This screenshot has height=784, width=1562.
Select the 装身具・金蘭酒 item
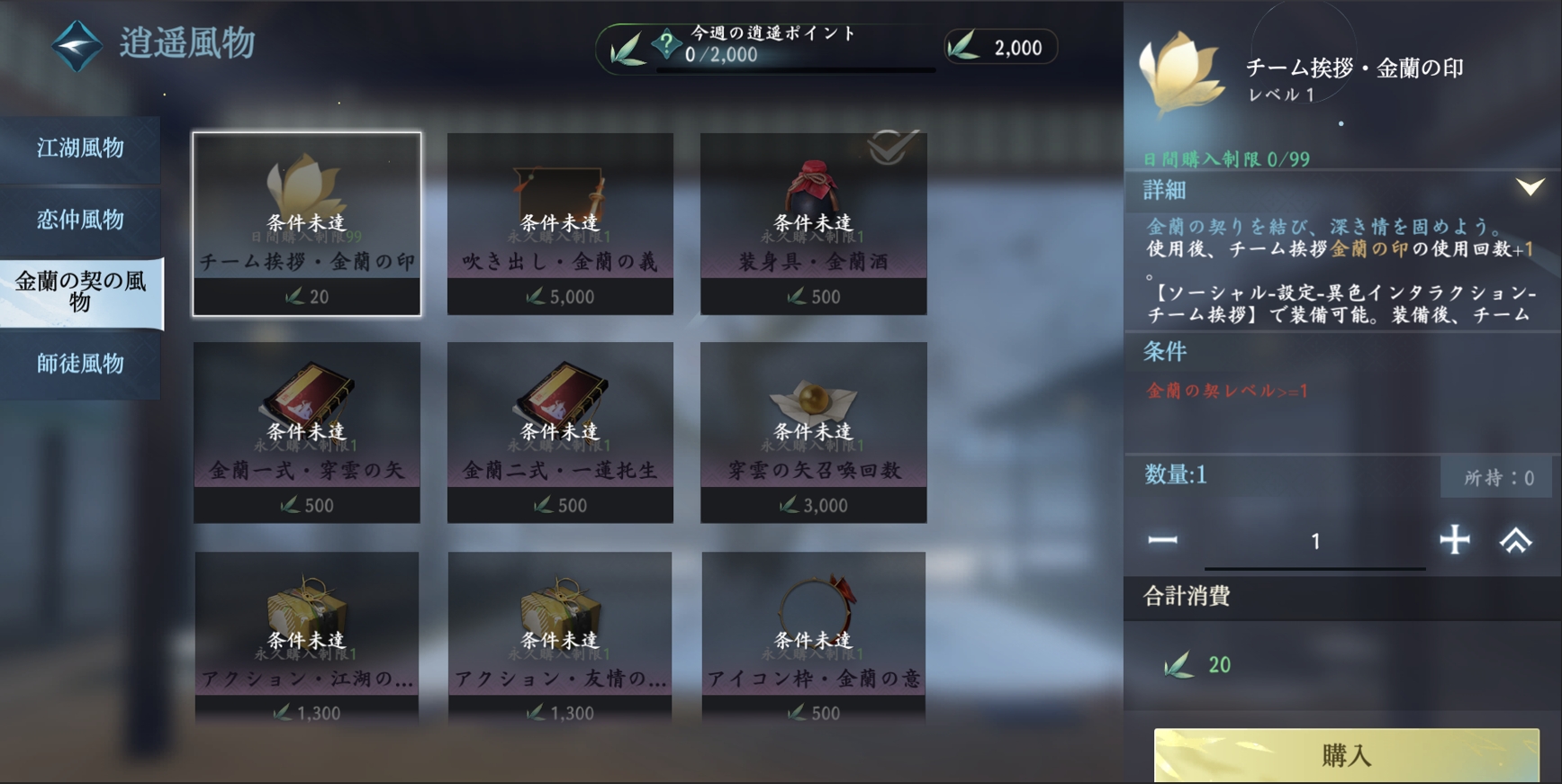pyautogui.click(x=813, y=224)
